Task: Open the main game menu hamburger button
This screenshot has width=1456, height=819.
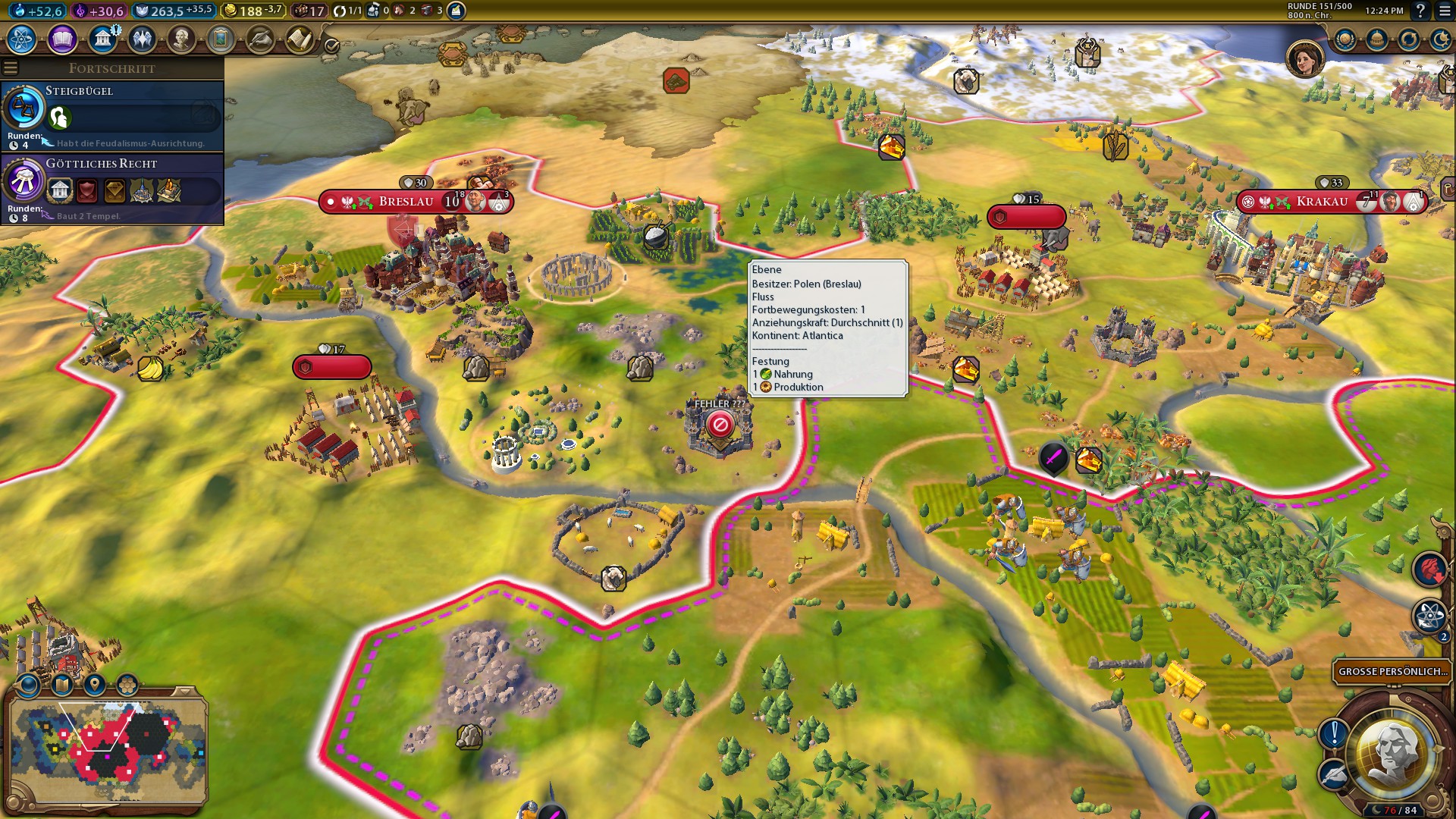Action: 1445,11
